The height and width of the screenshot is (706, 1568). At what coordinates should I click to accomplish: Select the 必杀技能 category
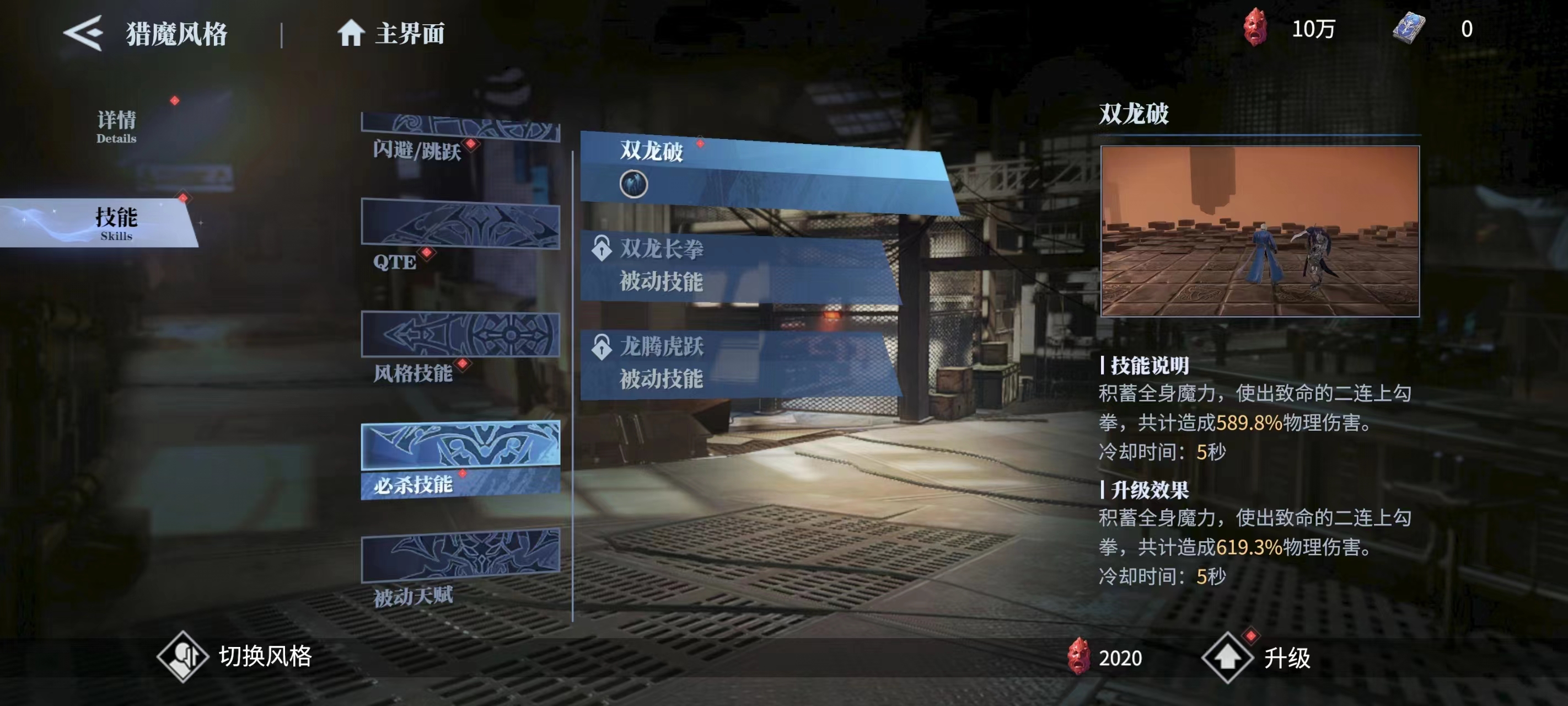coord(460,460)
